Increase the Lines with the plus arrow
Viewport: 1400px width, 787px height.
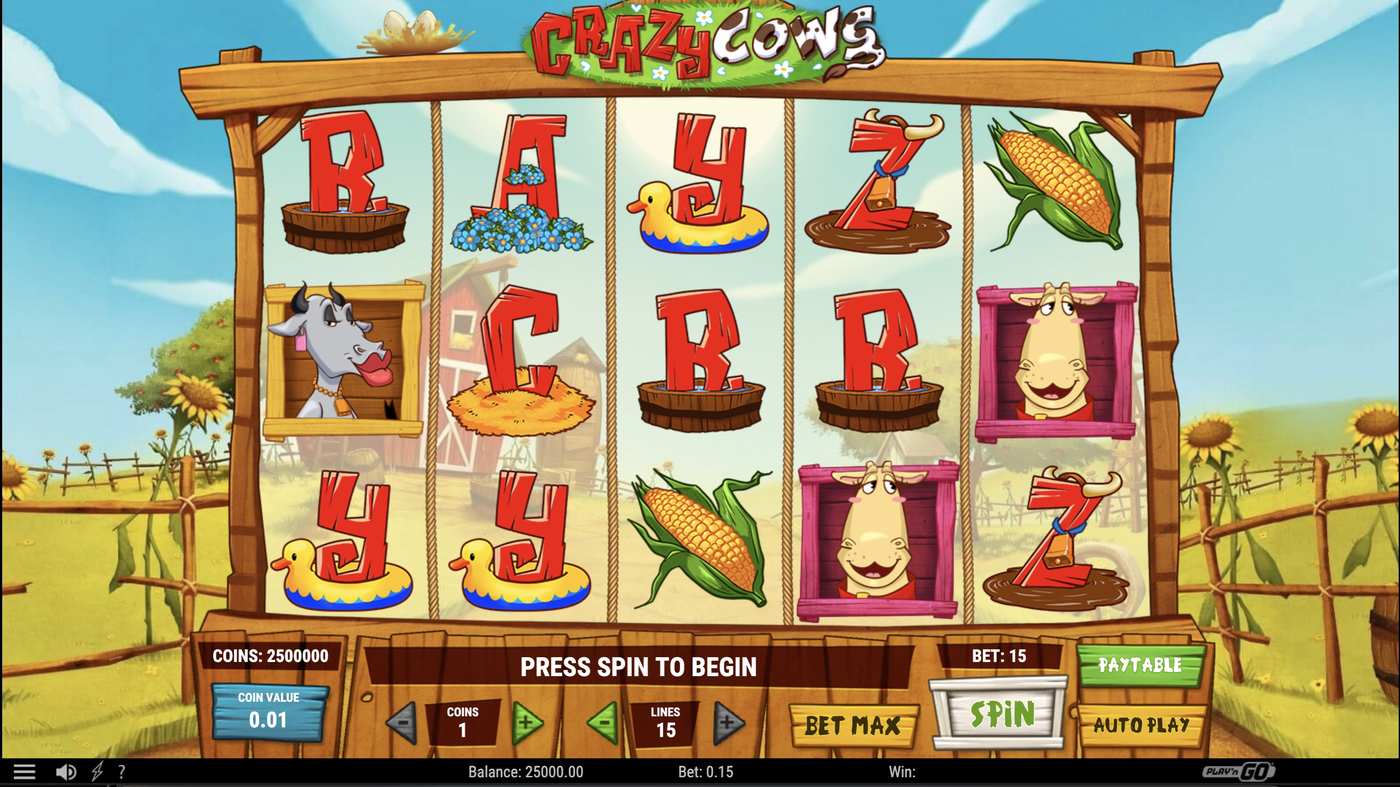[727, 721]
